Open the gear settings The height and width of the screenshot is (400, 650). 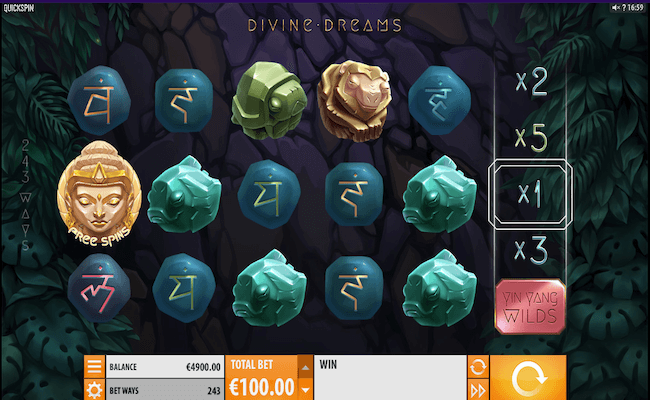(x=93, y=389)
